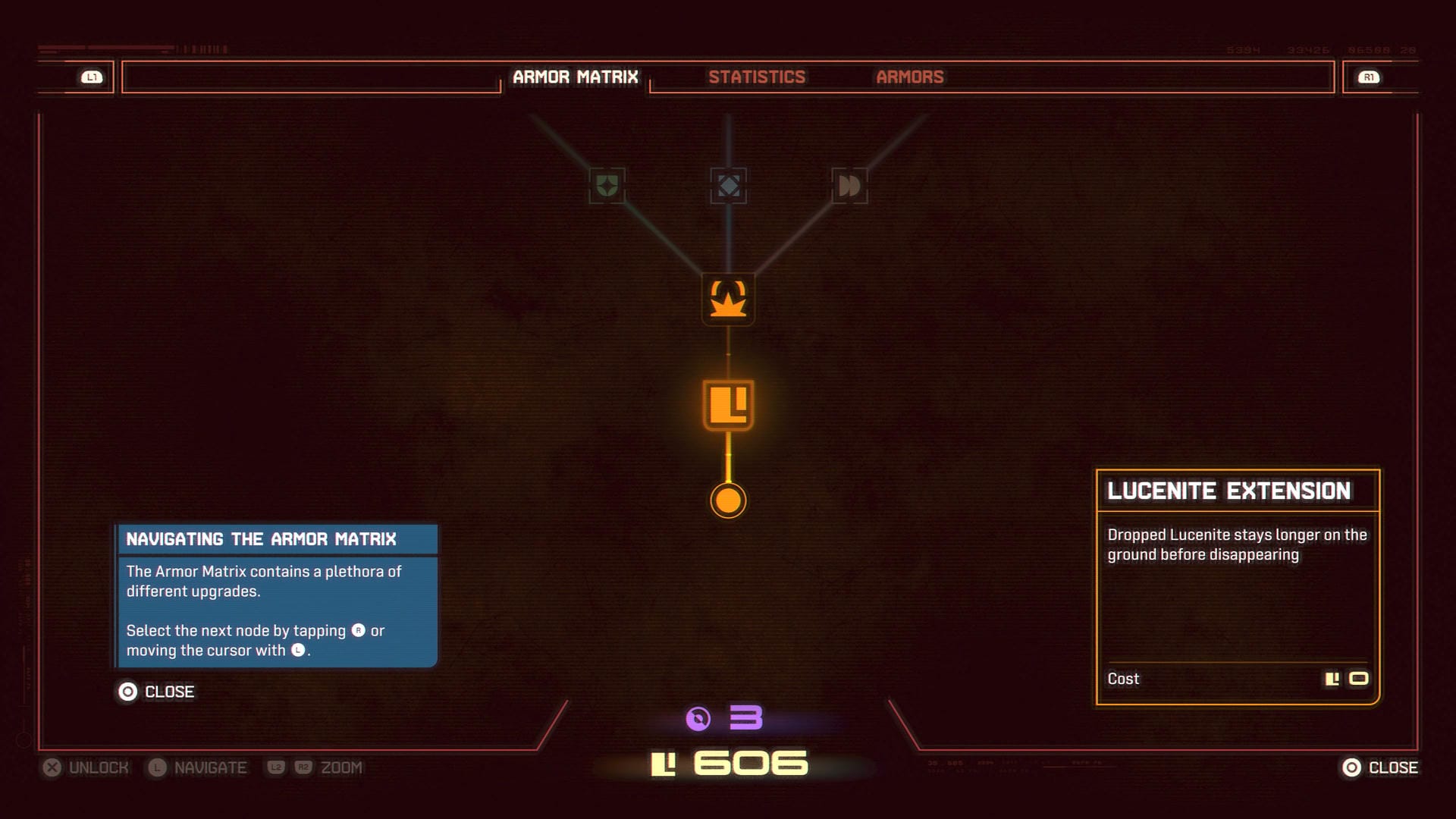Viewport: 1456px width, 819px height.
Task: Pick the diamond upgrade node
Action: (x=728, y=186)
